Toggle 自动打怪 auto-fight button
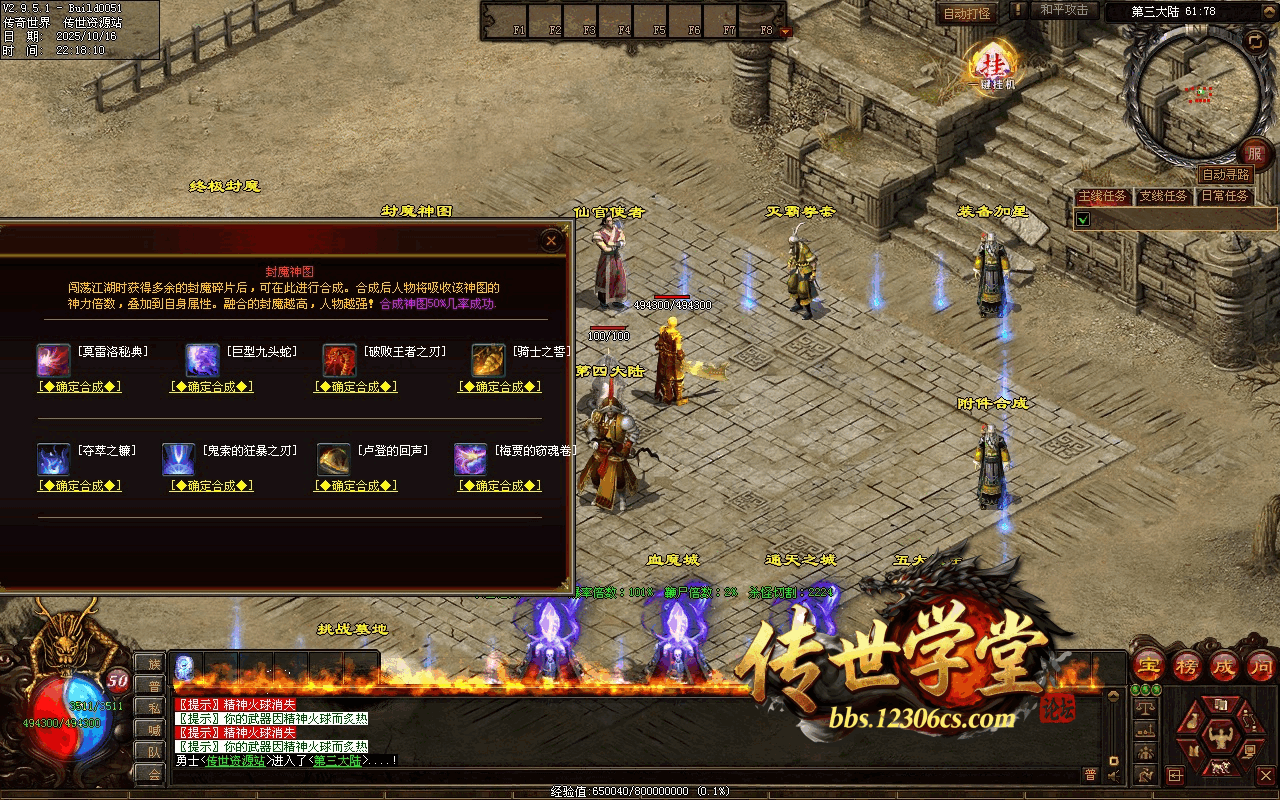 click(x=967, y=13)
